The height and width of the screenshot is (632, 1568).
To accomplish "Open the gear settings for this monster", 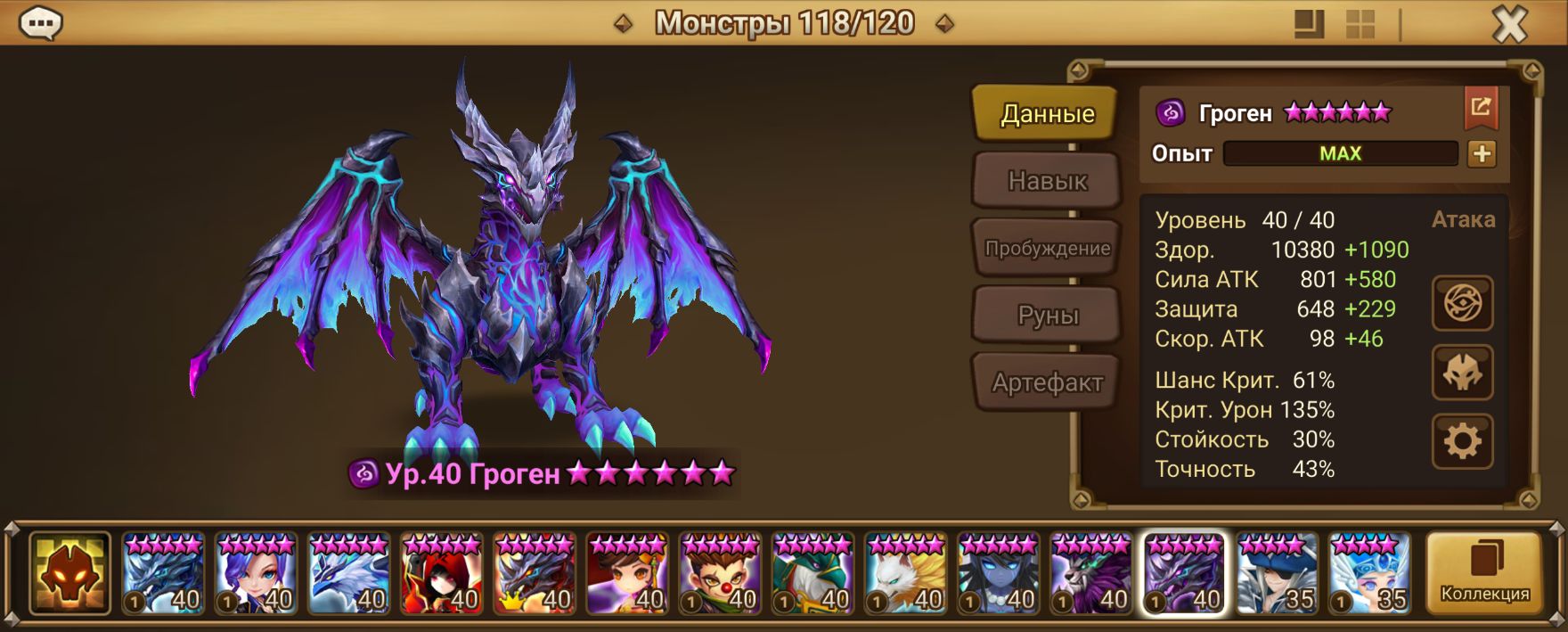I will click(x=1462, y=441).
